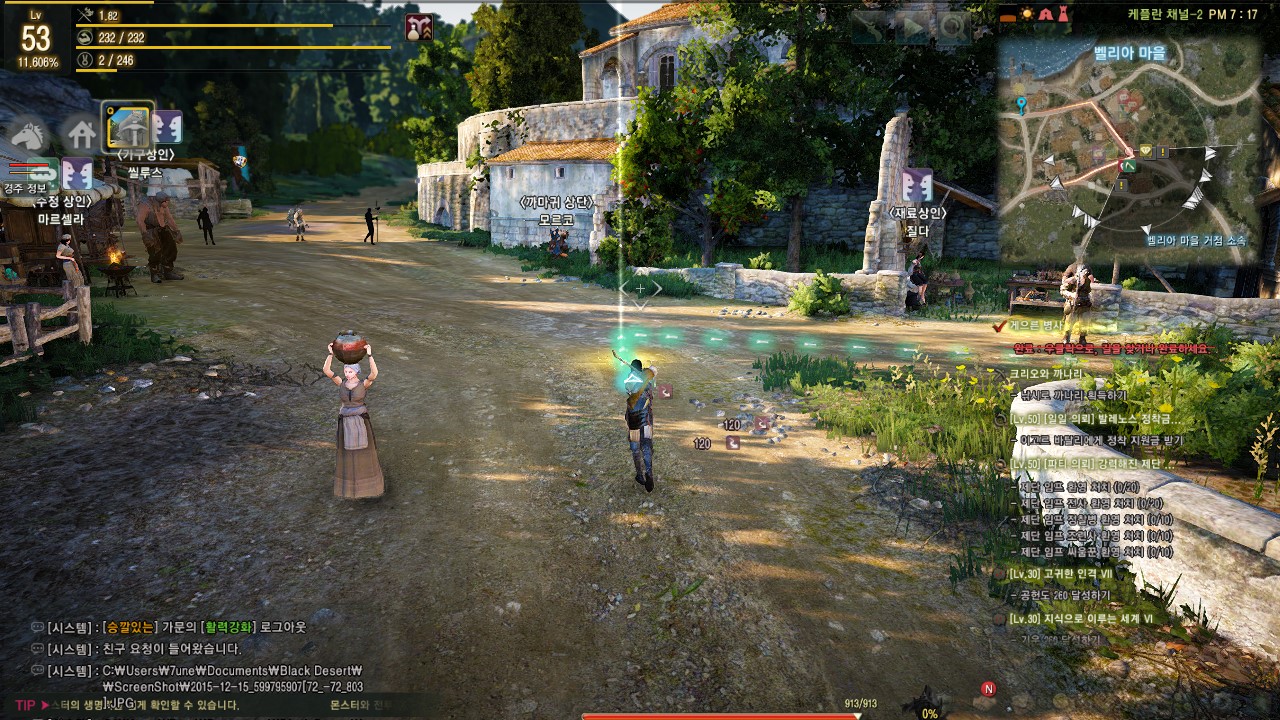Click the play arrow button near minimap

[x=914, y=27]
